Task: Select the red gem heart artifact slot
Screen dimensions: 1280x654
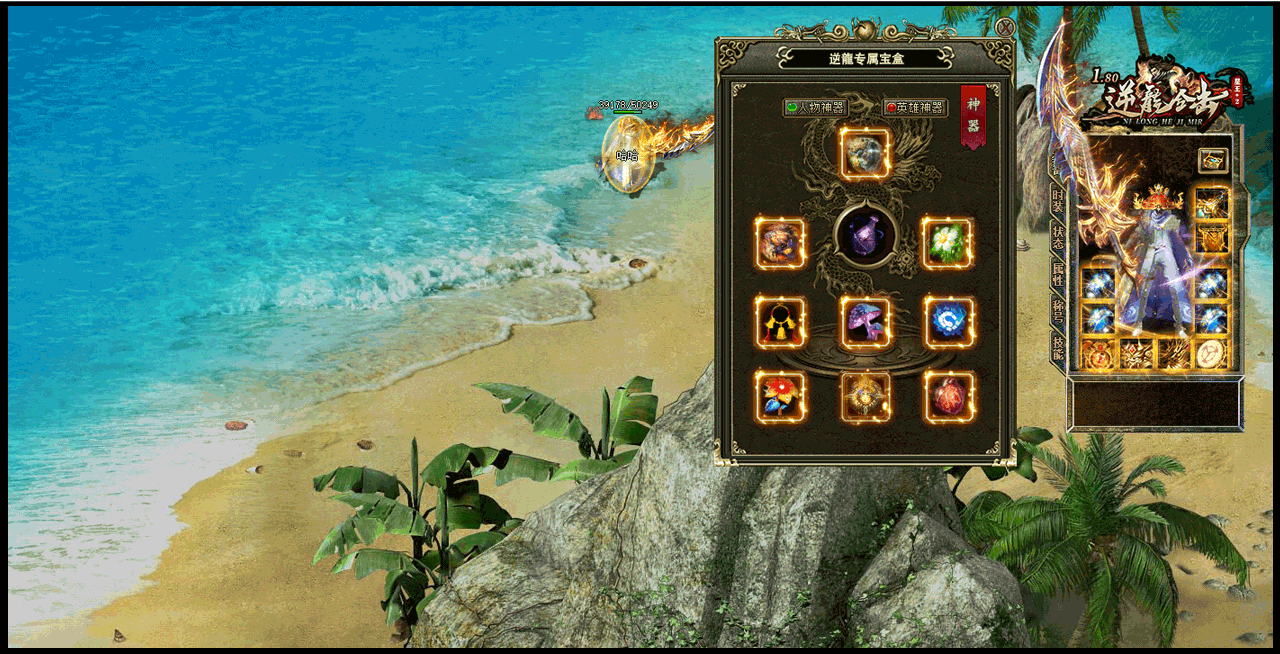Action: tap(949, 397)
